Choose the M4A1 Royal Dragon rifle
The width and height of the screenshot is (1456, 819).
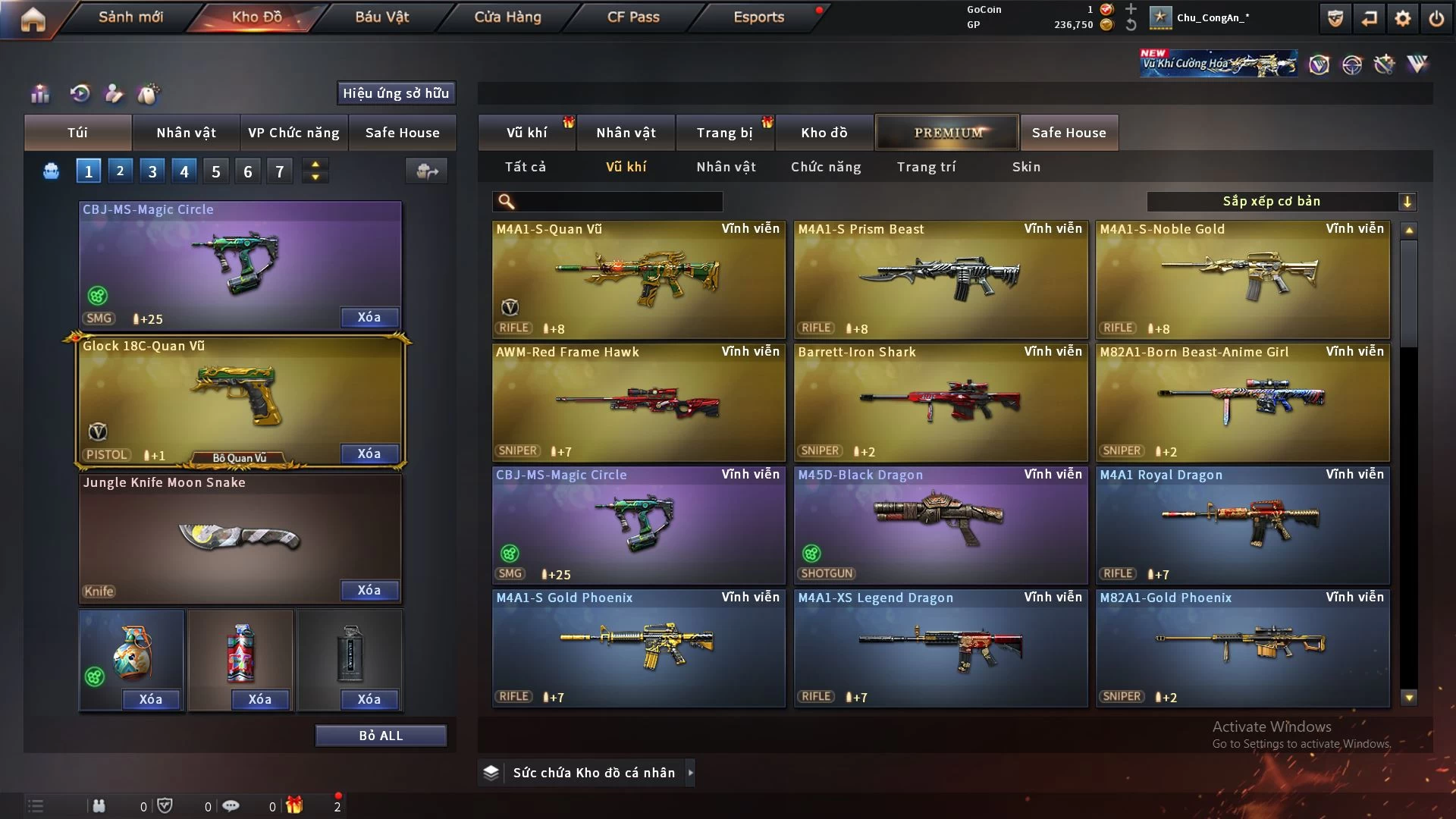coord(1242,525)
